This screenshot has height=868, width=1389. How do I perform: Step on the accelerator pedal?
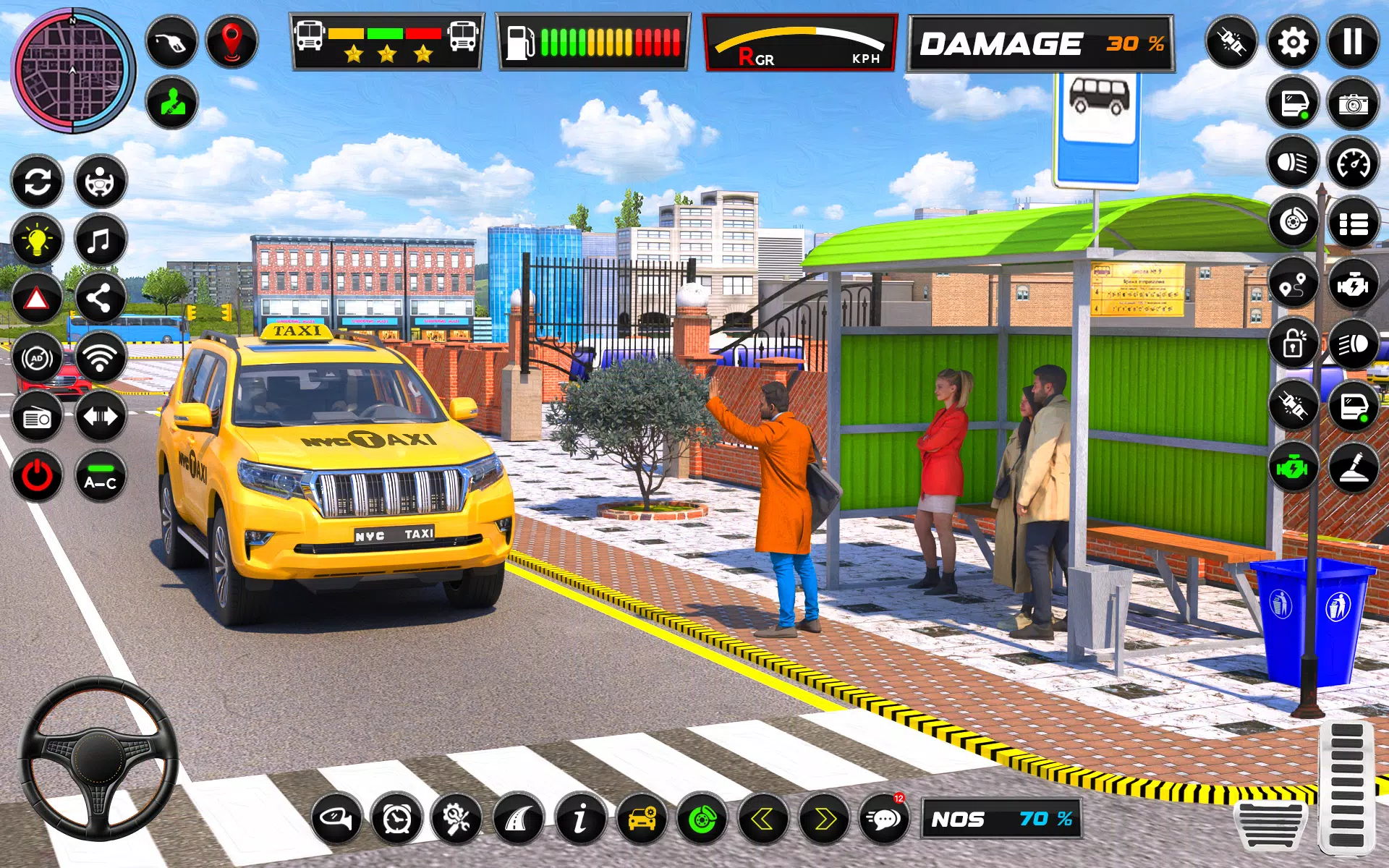(x=1346, y=787)
